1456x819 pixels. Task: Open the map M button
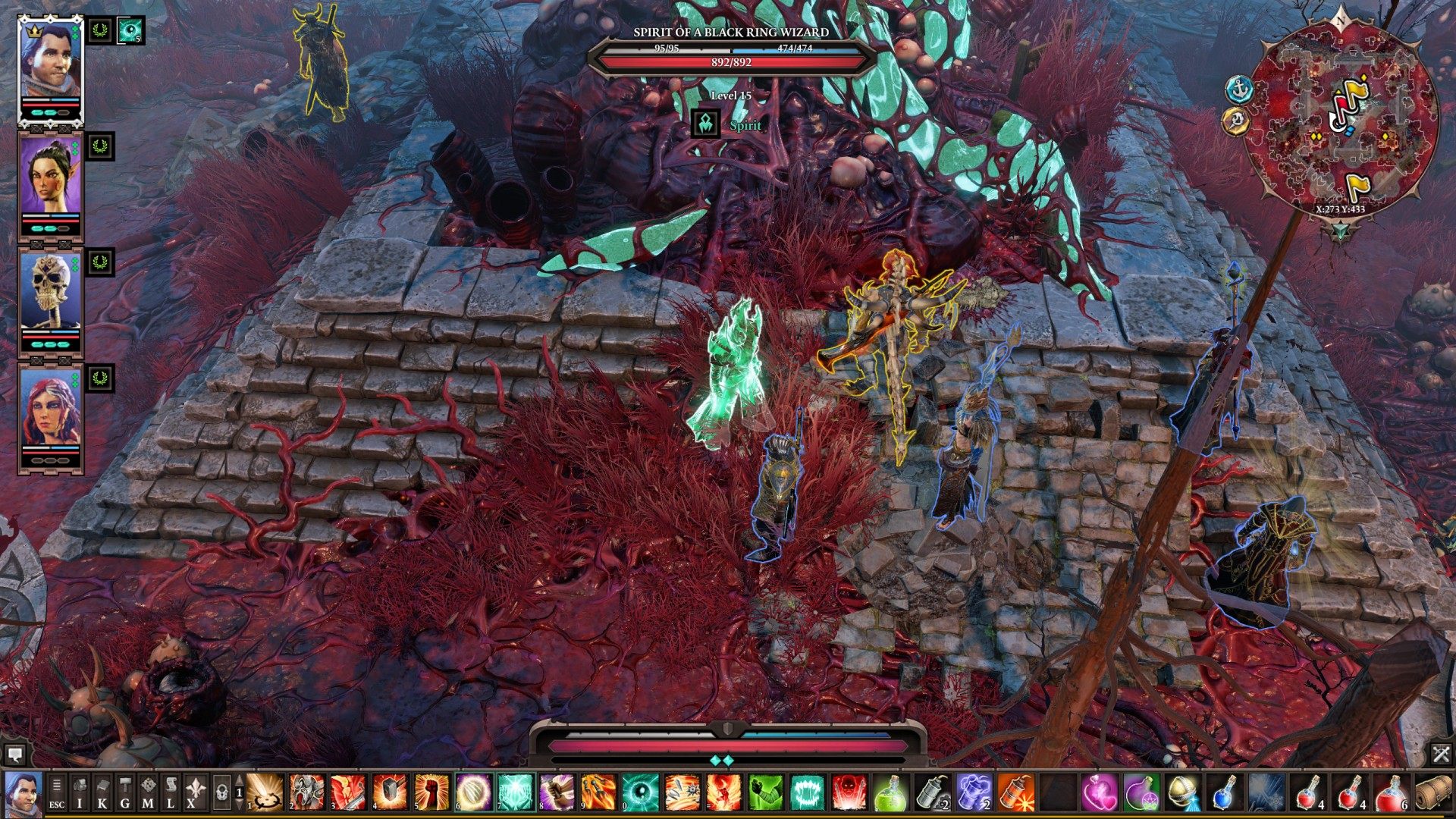pos(148,792)
